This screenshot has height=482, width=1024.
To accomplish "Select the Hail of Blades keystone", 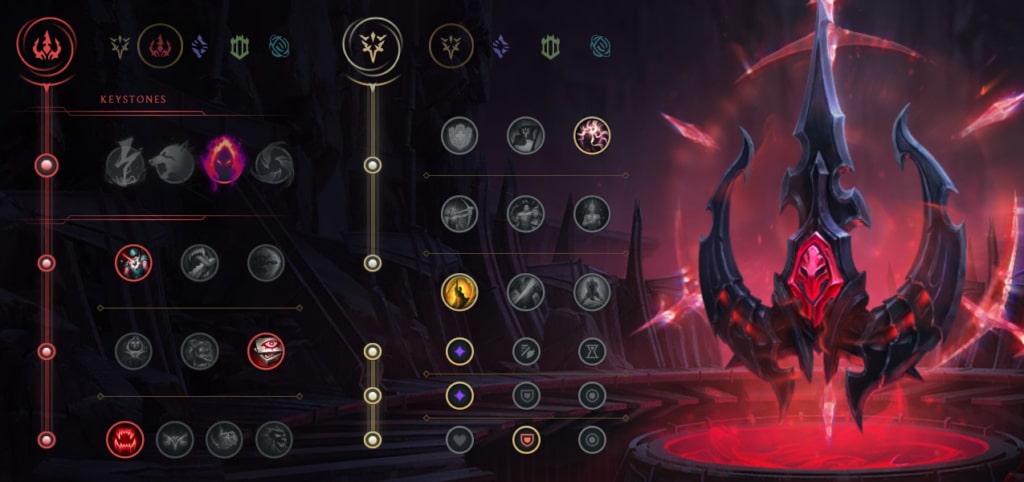I will pyautogui.click(x=273, y=164).
